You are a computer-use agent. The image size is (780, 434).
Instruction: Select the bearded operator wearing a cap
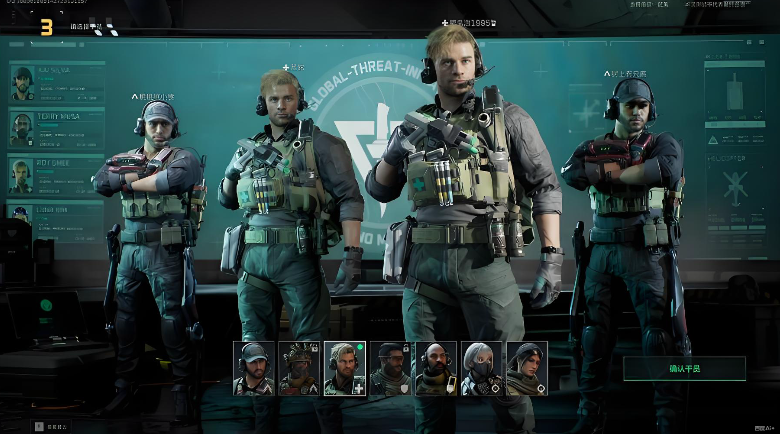click(253, 368)
